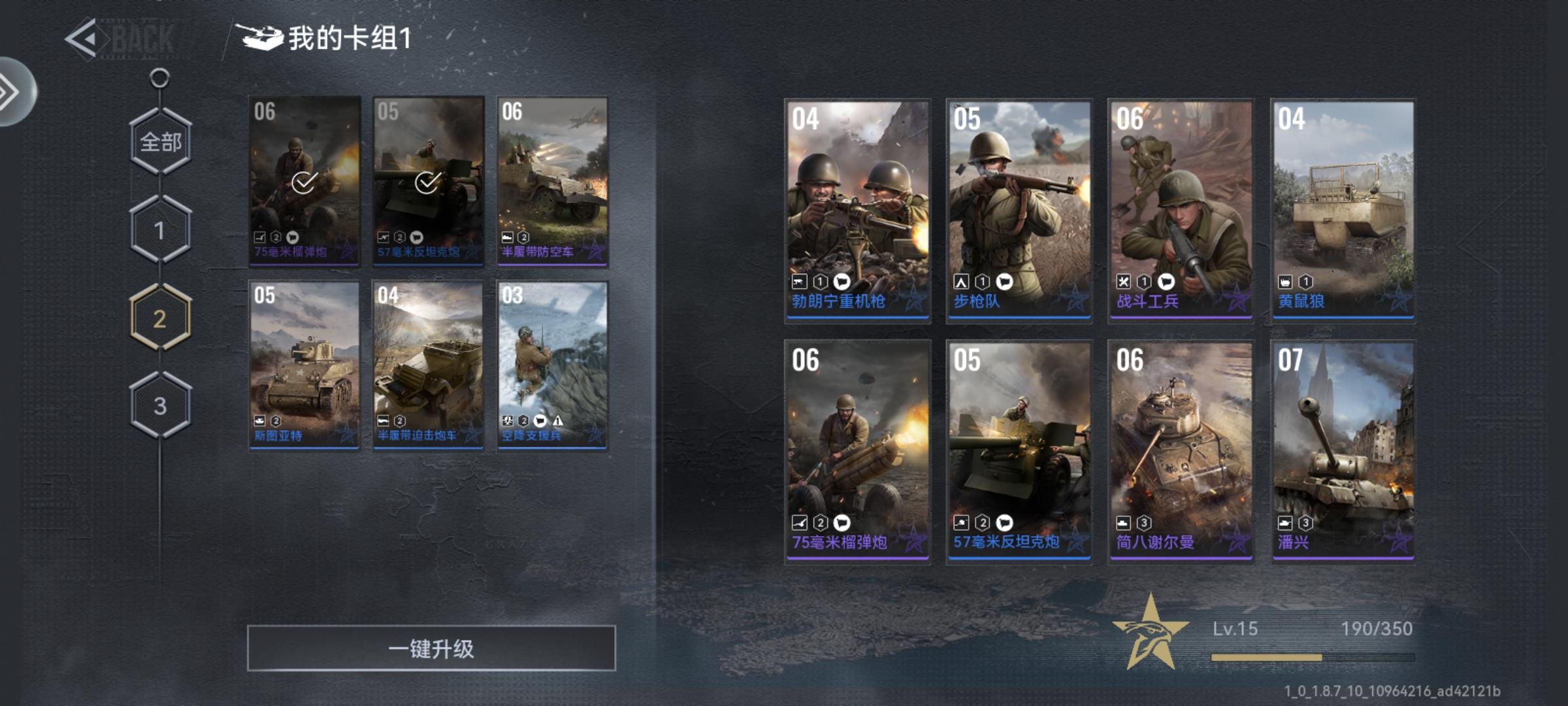Go back with the BACK button

tap(121, 39)
